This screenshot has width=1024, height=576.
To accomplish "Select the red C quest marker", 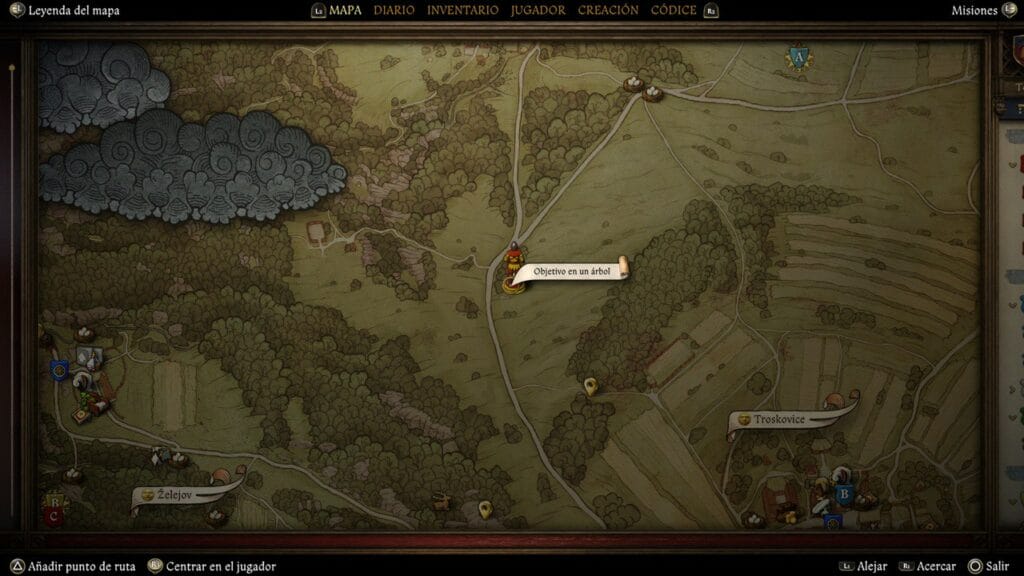I will pyautogui.click(x=53, y=516).
